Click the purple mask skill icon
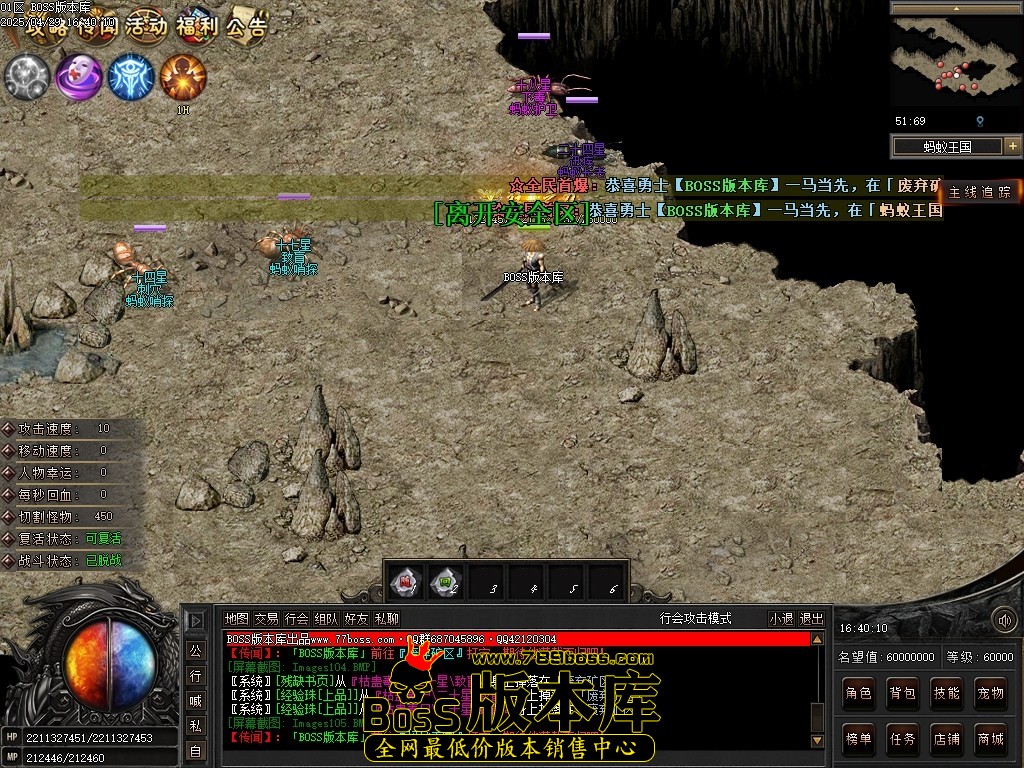This screenshot has width=1024, height=768. click(x=79, y=77)
